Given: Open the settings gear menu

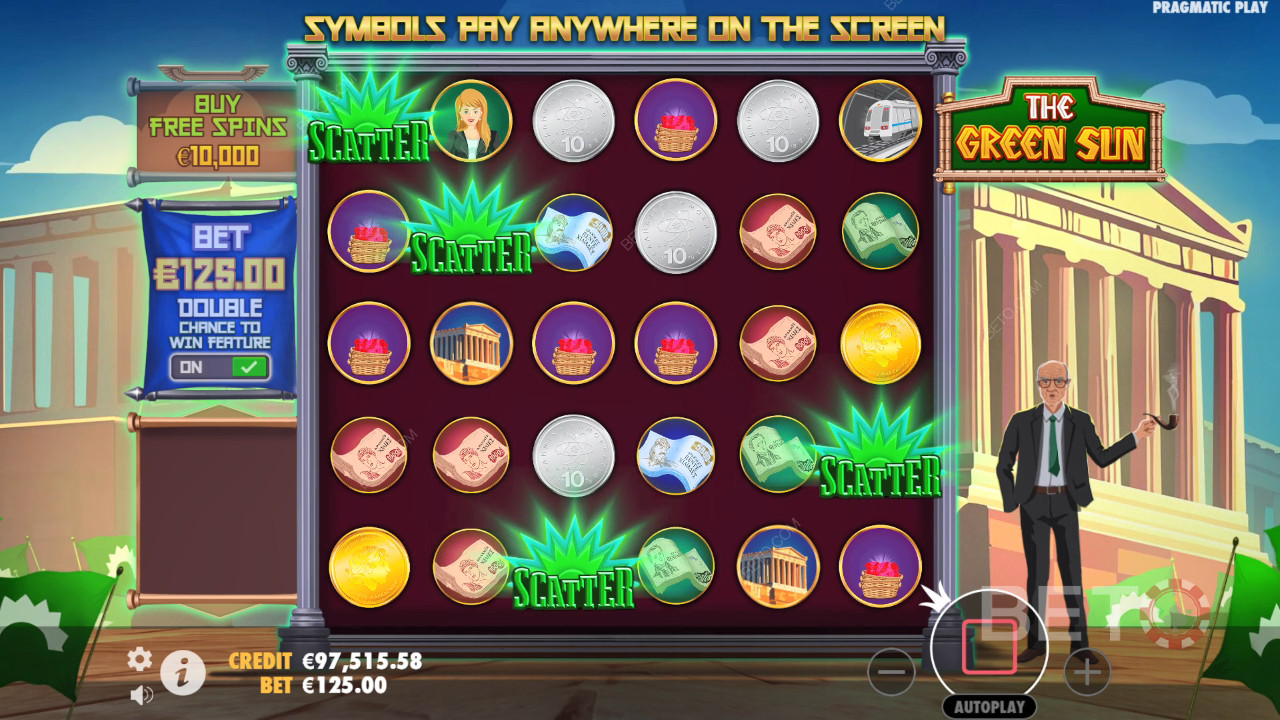Looking at the screenshot, I should (139, 658).
